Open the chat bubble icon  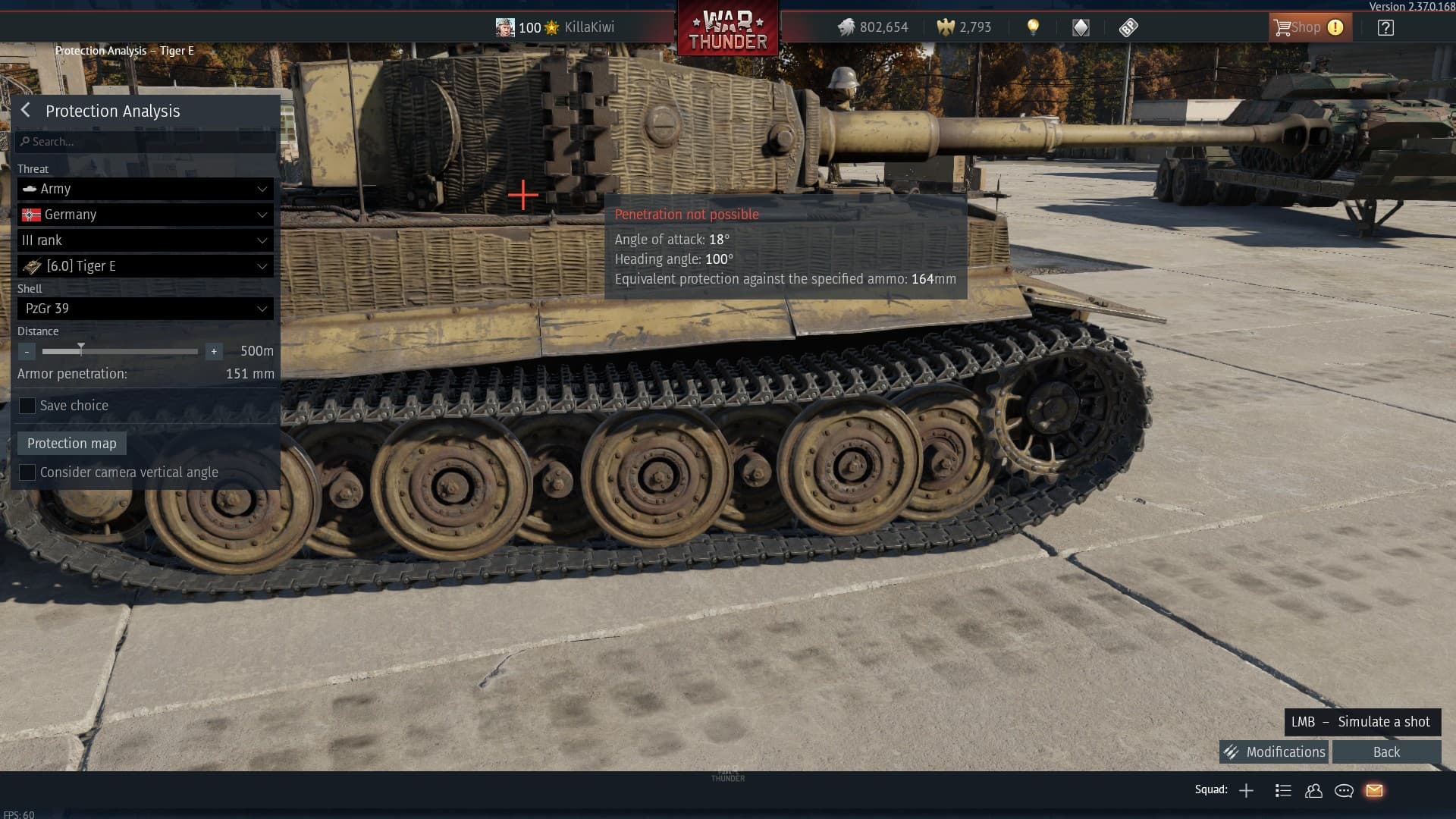[1344, 790]
